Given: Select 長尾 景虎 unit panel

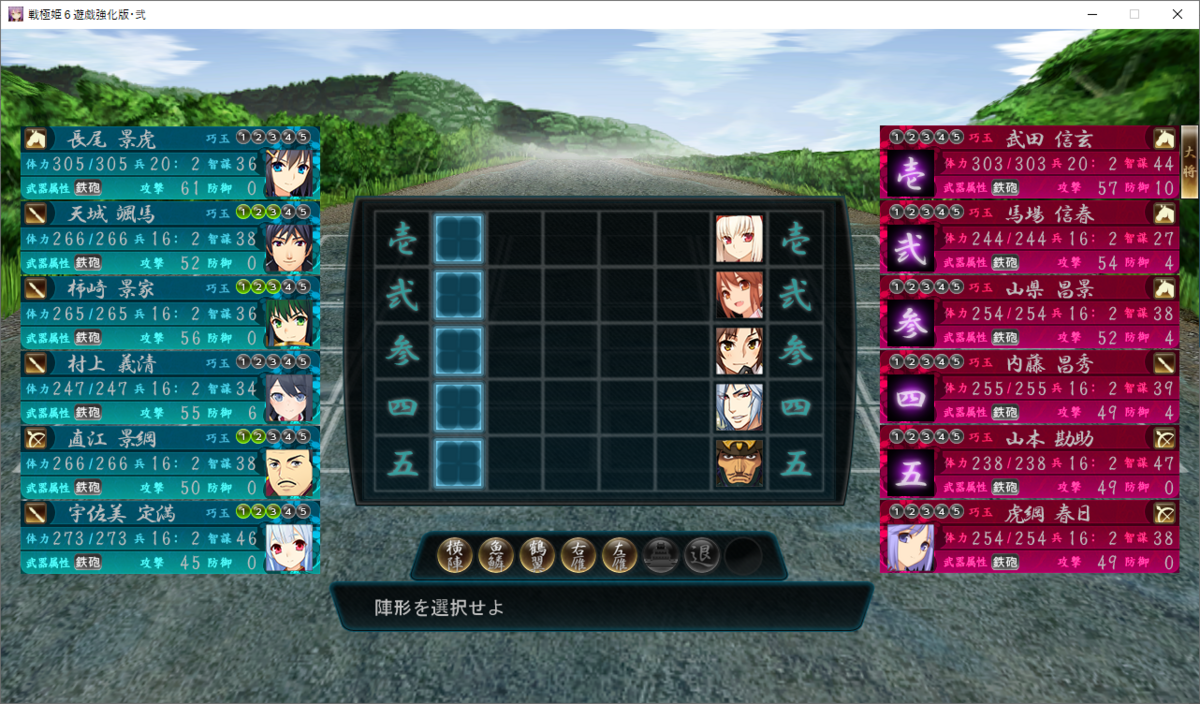Looking at the screenshot, I should [170, 162].
